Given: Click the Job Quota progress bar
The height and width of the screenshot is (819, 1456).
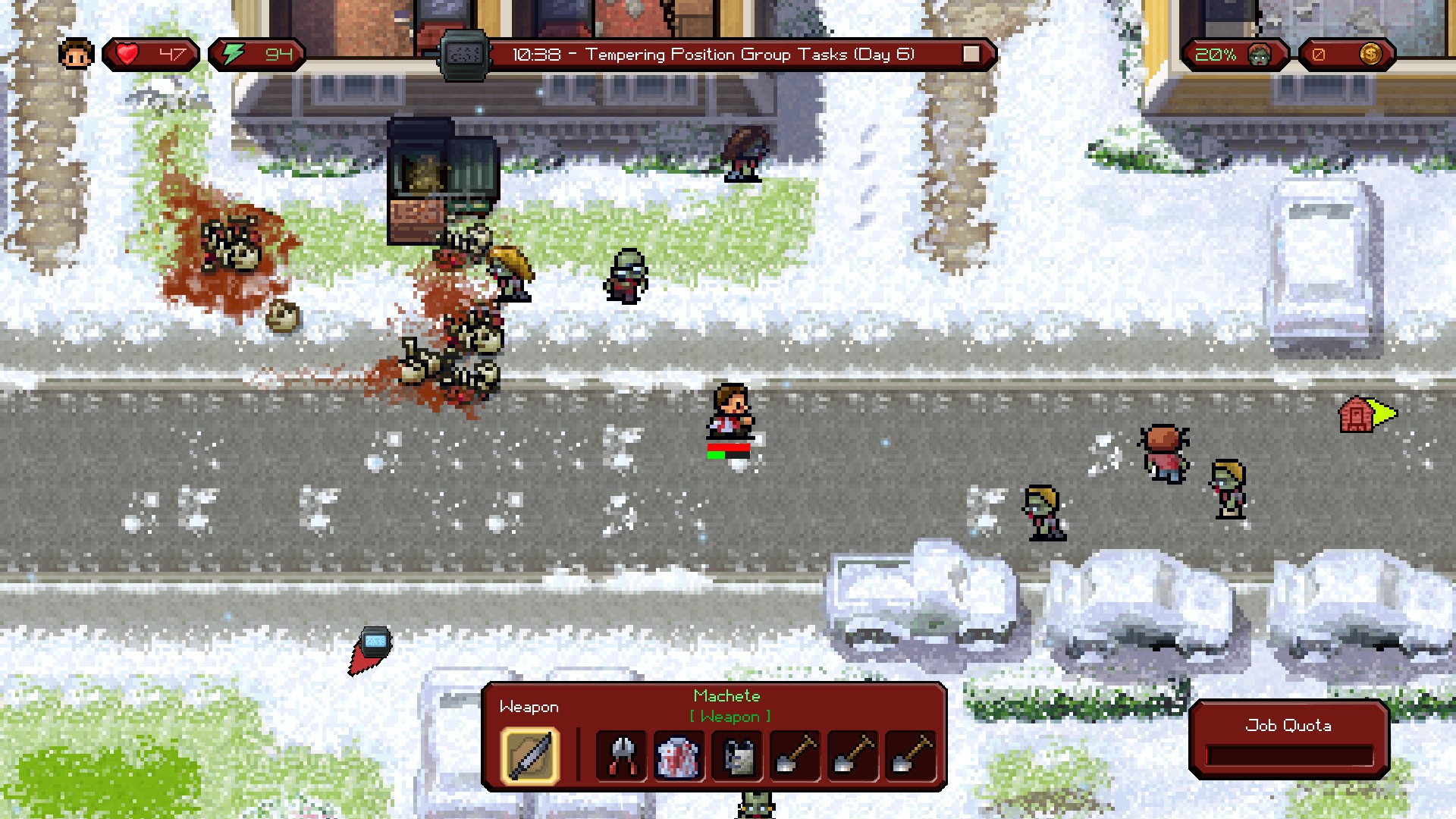Looking at the screenshot, I should click(1289, 754).
